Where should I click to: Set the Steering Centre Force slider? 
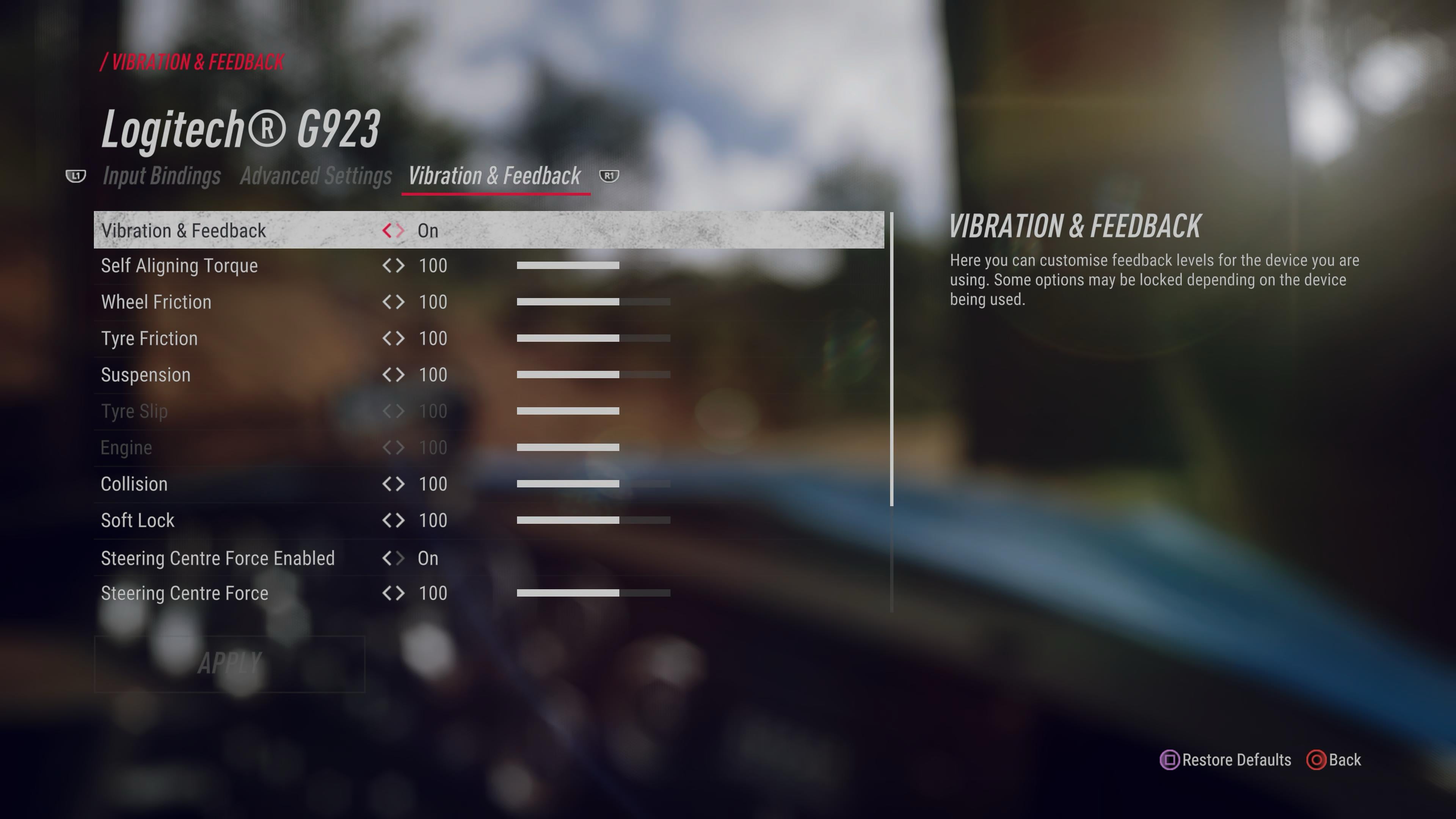point(593,593)
